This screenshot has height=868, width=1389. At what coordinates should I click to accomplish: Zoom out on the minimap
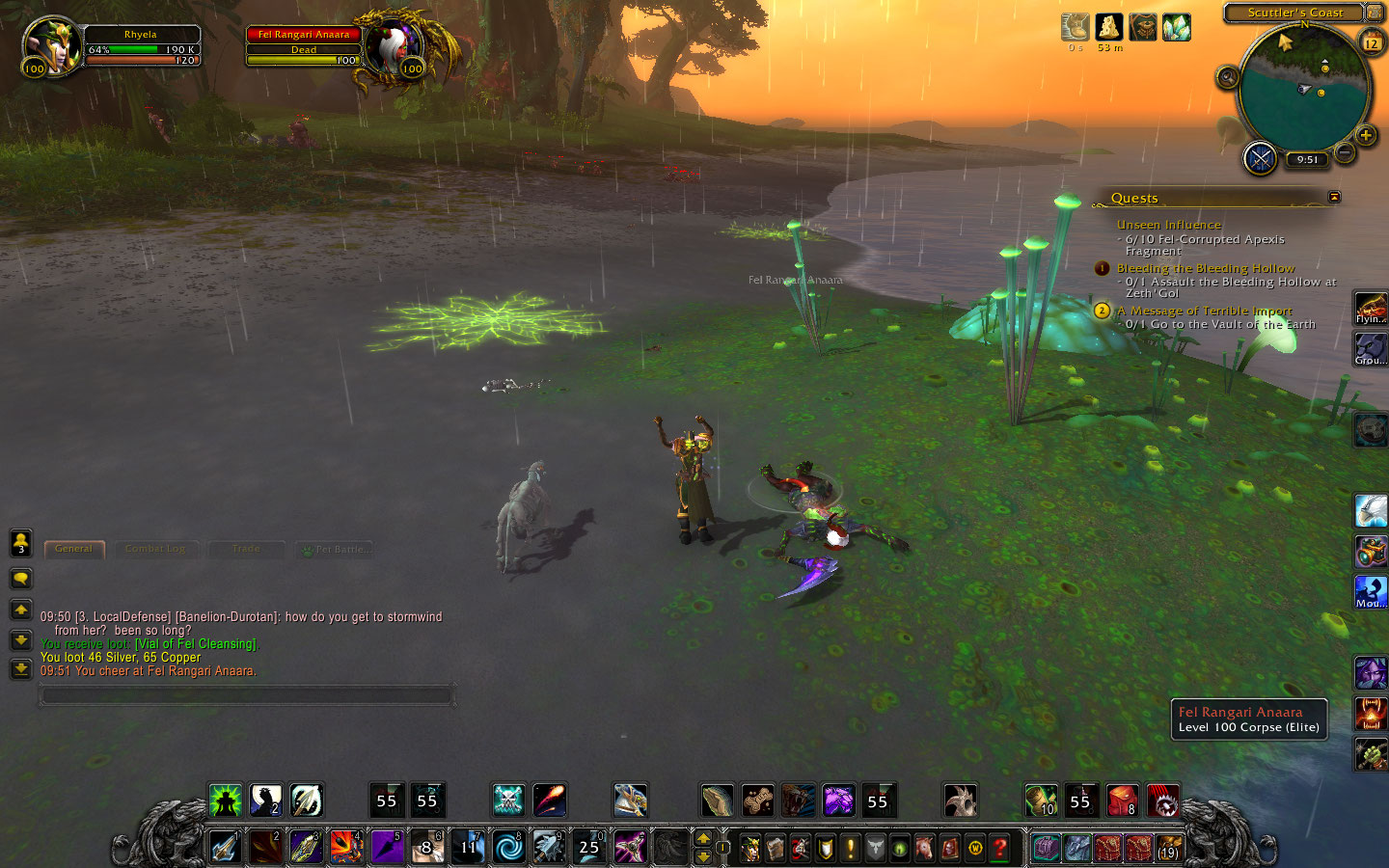tap(1345, 152)
